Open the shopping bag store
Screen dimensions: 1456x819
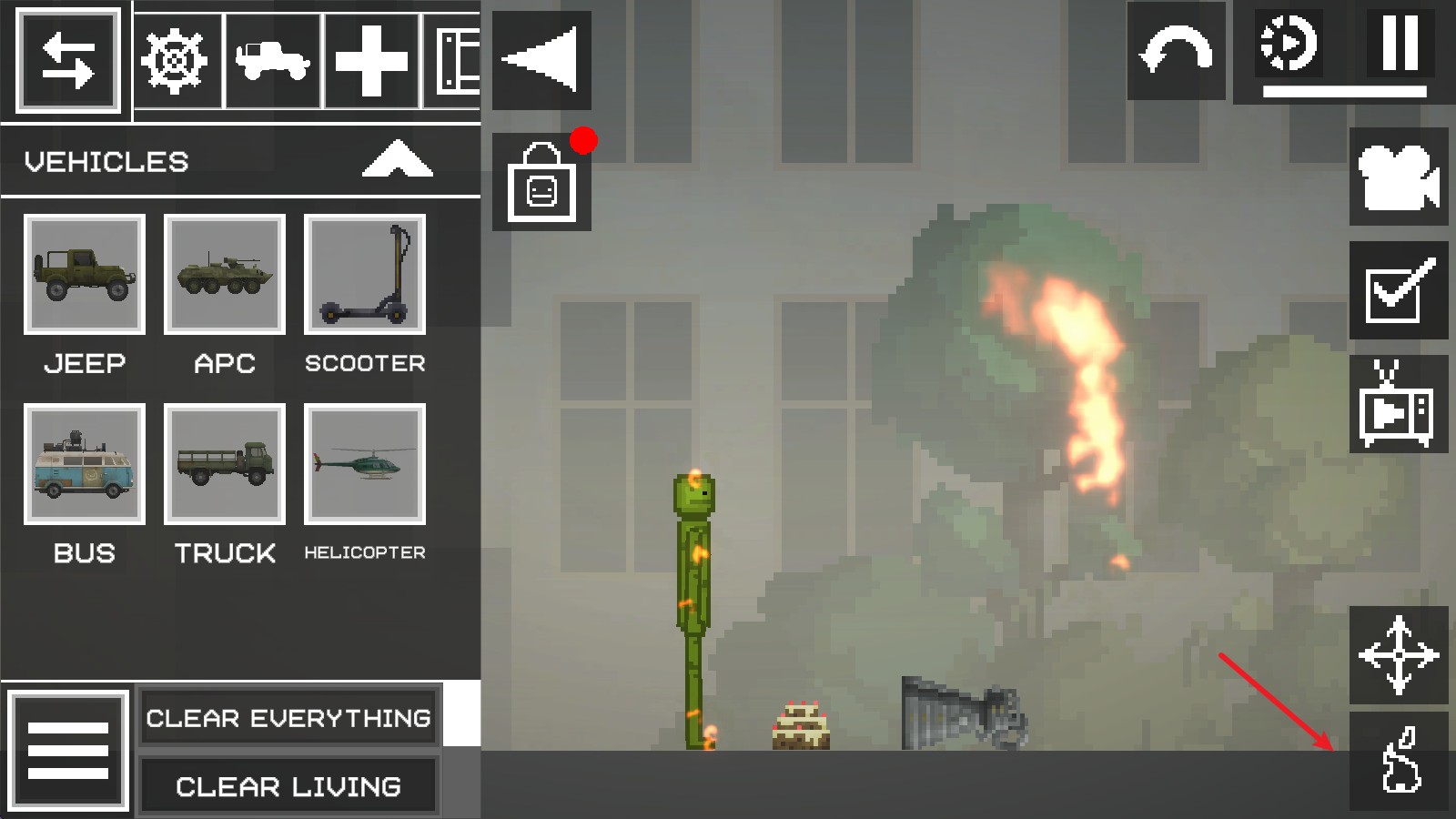tap(541, 182)
